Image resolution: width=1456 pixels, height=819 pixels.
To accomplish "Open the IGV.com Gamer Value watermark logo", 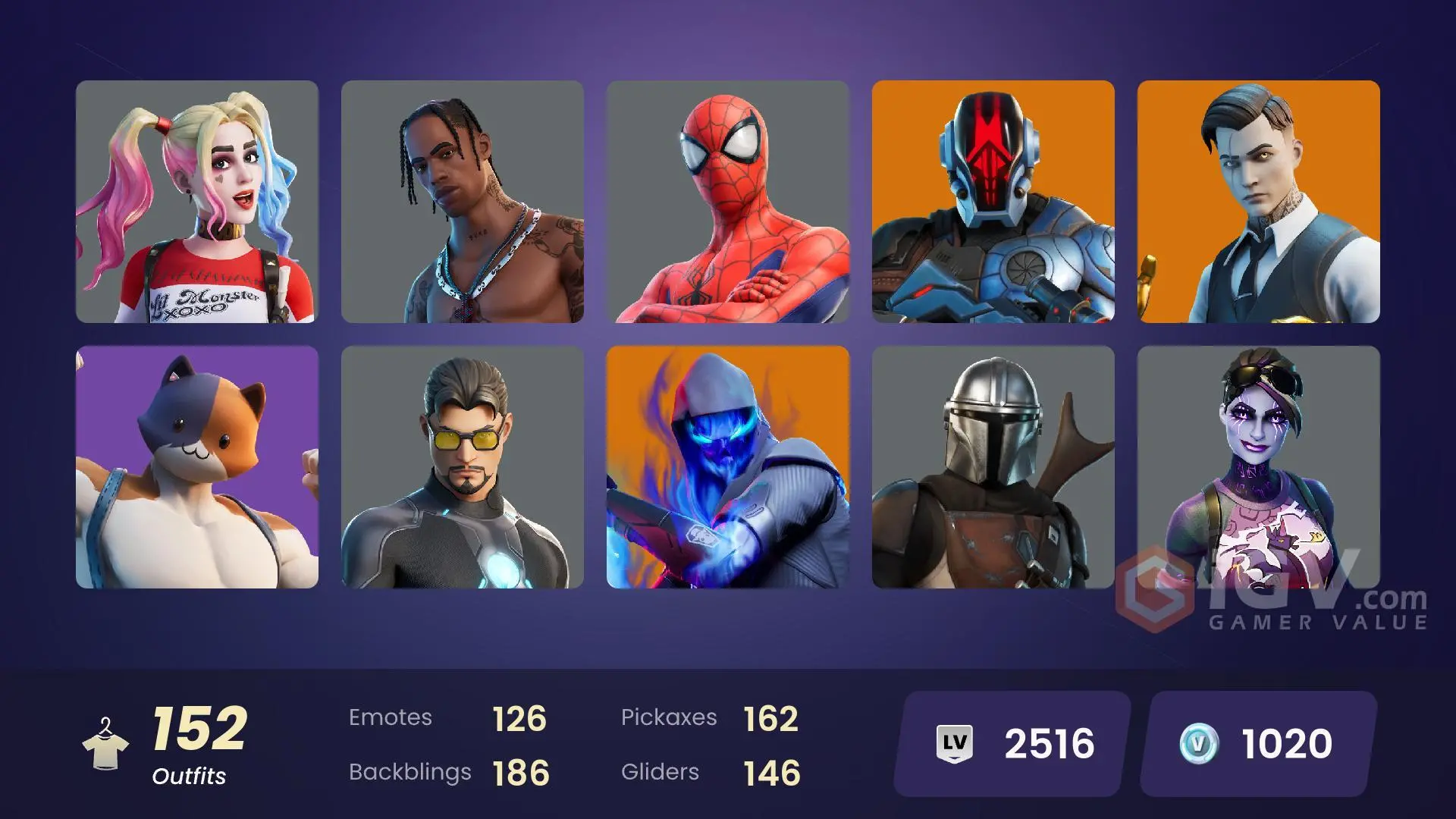I will click(1272, 601).
